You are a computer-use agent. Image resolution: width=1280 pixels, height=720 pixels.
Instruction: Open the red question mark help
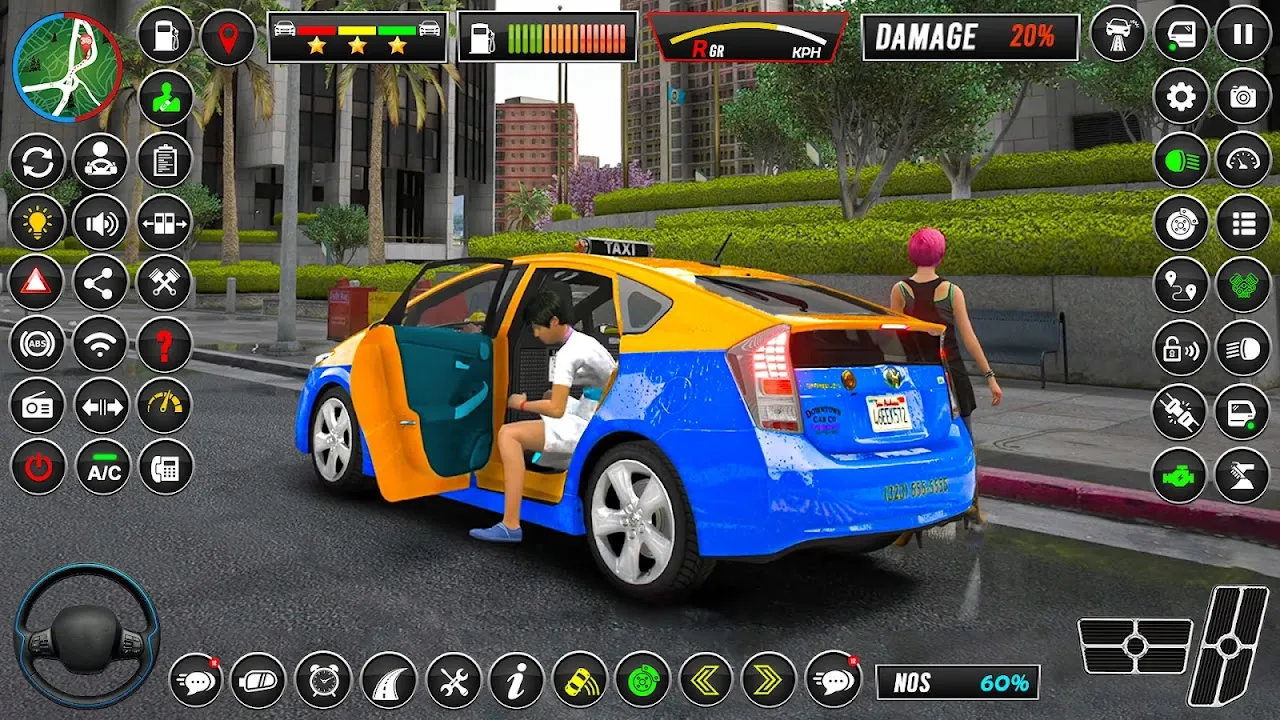(x=165, y=345)
